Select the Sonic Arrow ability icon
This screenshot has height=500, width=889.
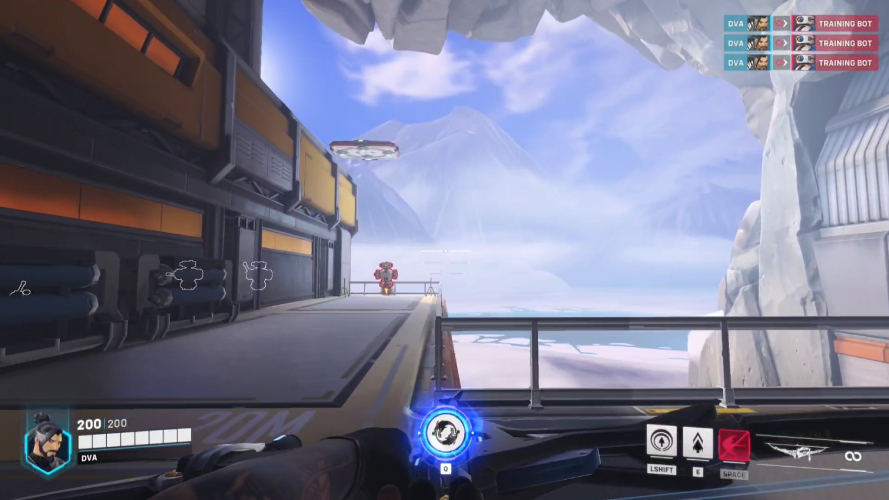(x=661, y=441)
